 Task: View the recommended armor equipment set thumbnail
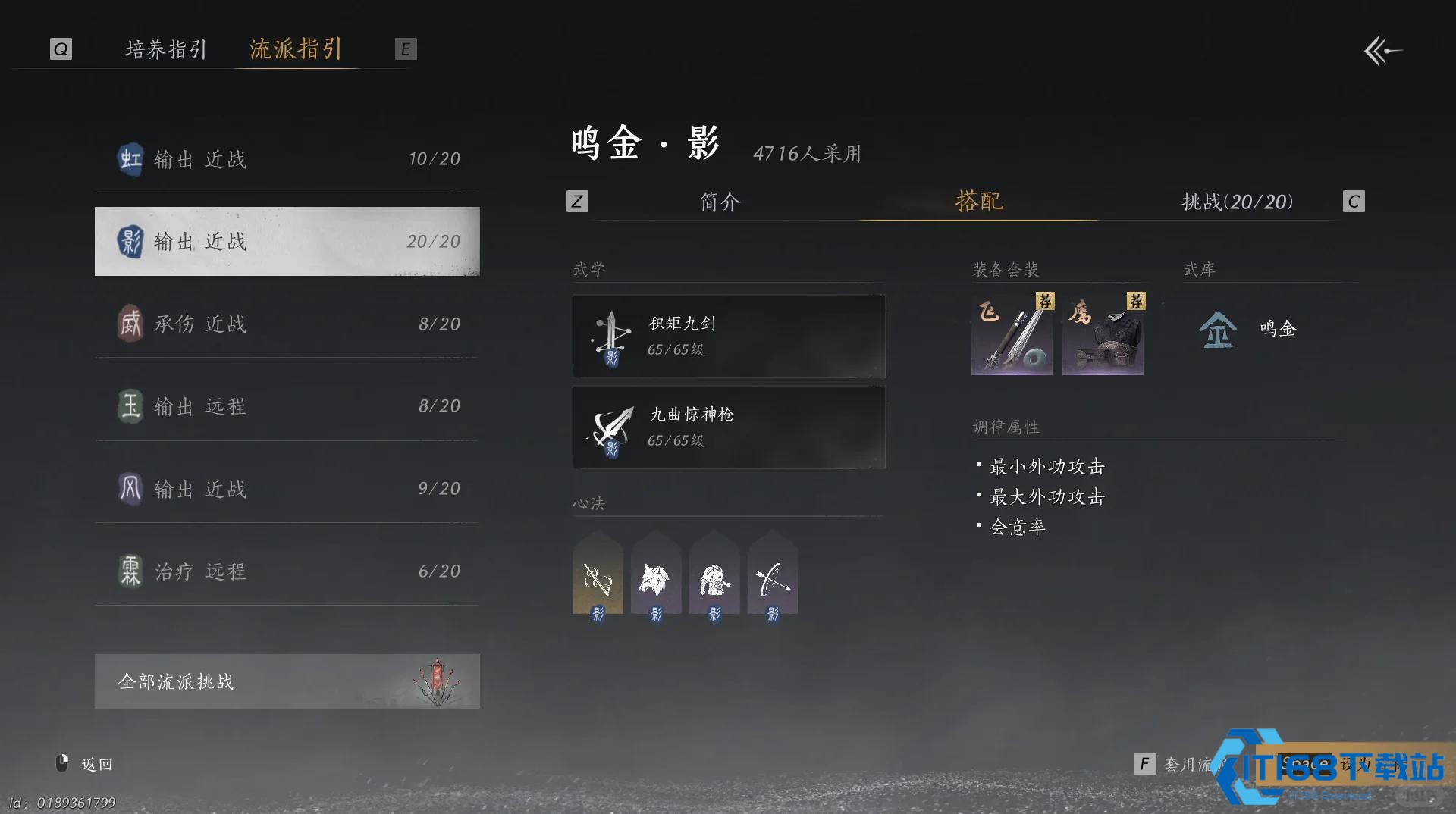pos(1103,333)
